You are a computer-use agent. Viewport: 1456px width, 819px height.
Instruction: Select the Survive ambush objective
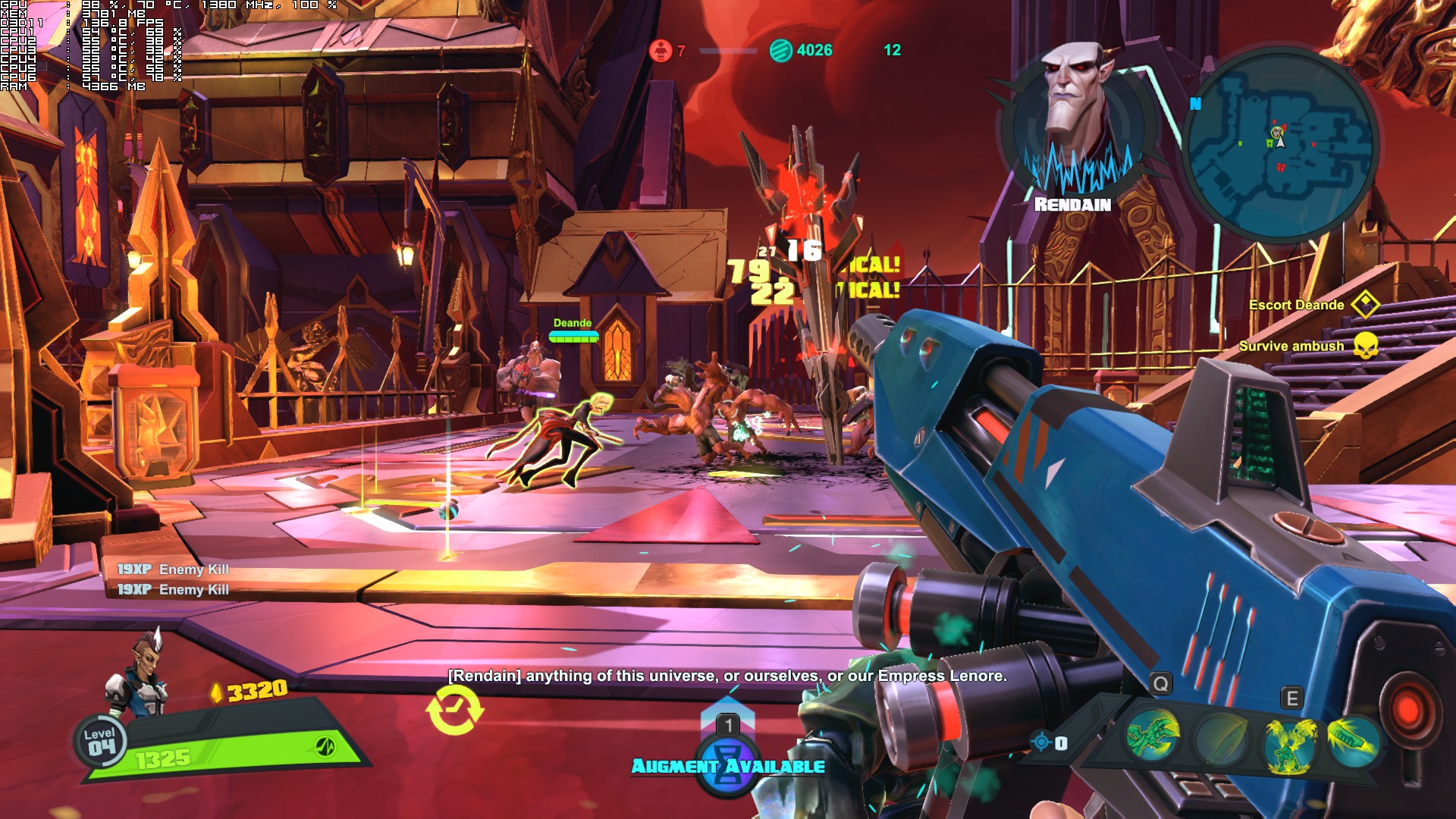[1291, 346]
